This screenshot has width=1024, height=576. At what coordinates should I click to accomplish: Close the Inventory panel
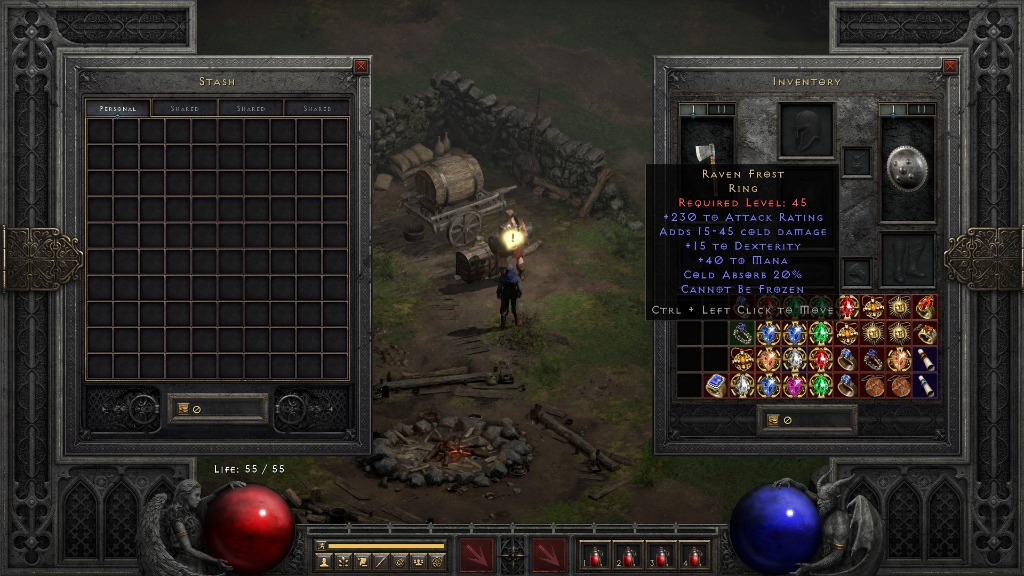pos(949,67)
